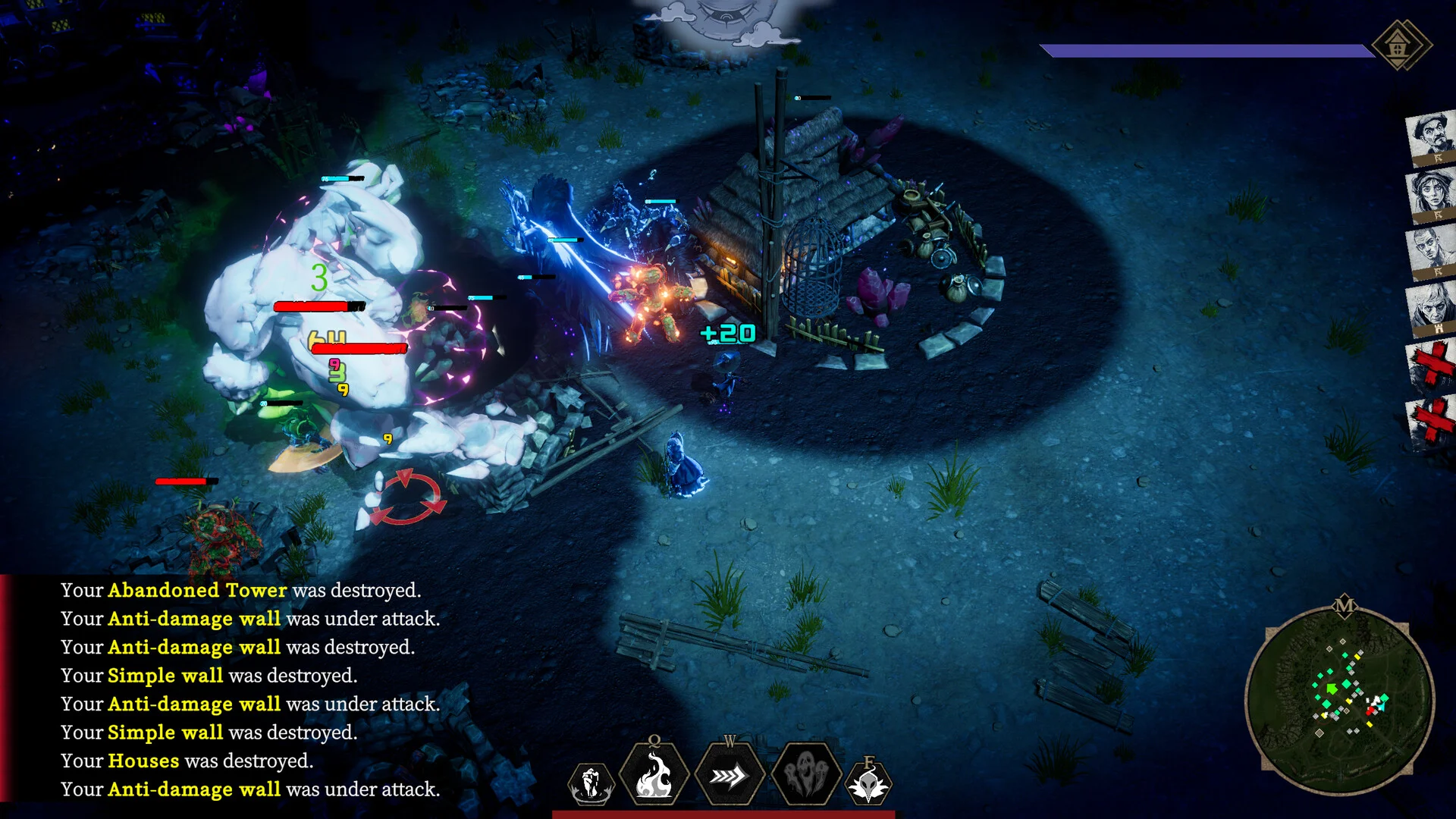The height and width of the screenshot is (819, 1456).
Task: Use the chevron arrow dash ability
Action: click(x=729, y=776)
